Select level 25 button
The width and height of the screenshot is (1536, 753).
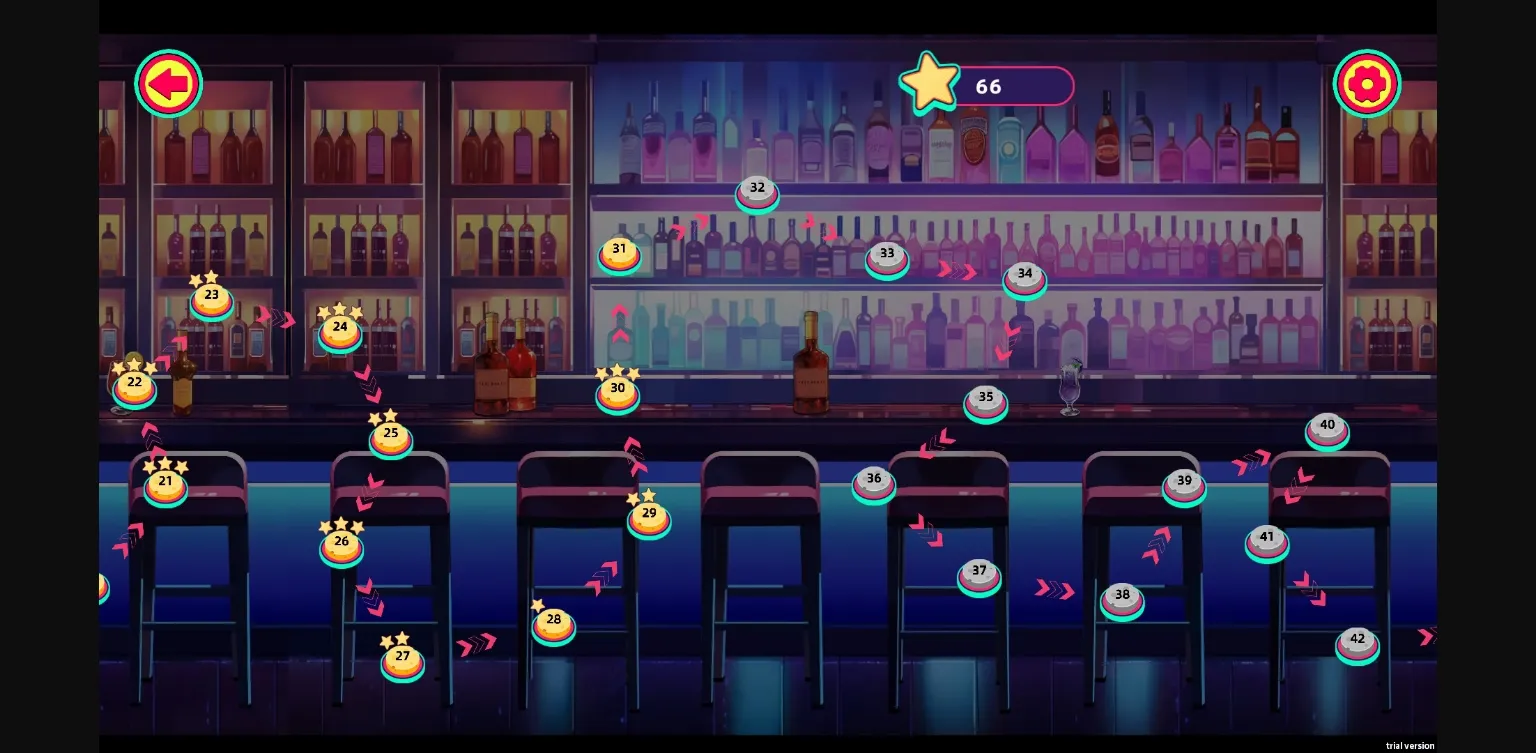point(391,438)
